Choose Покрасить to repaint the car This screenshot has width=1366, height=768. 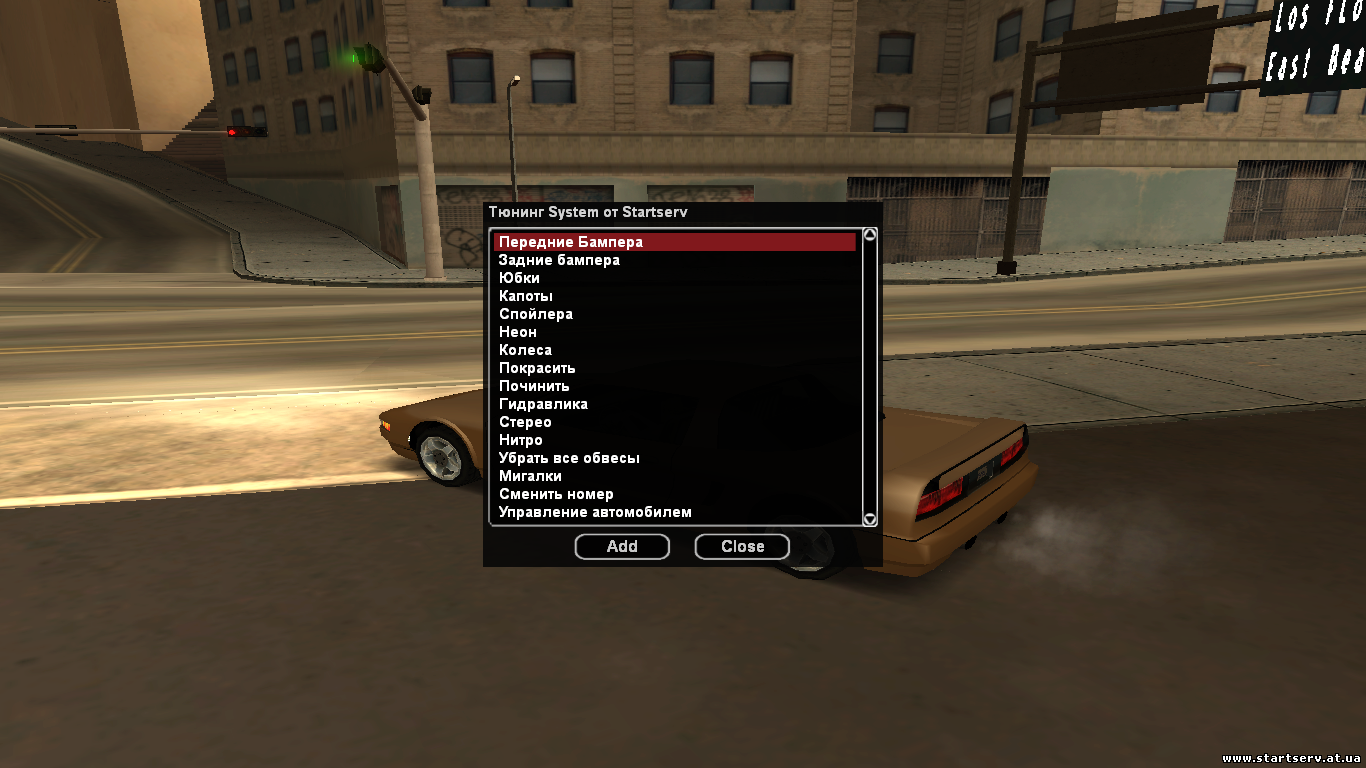537,368
